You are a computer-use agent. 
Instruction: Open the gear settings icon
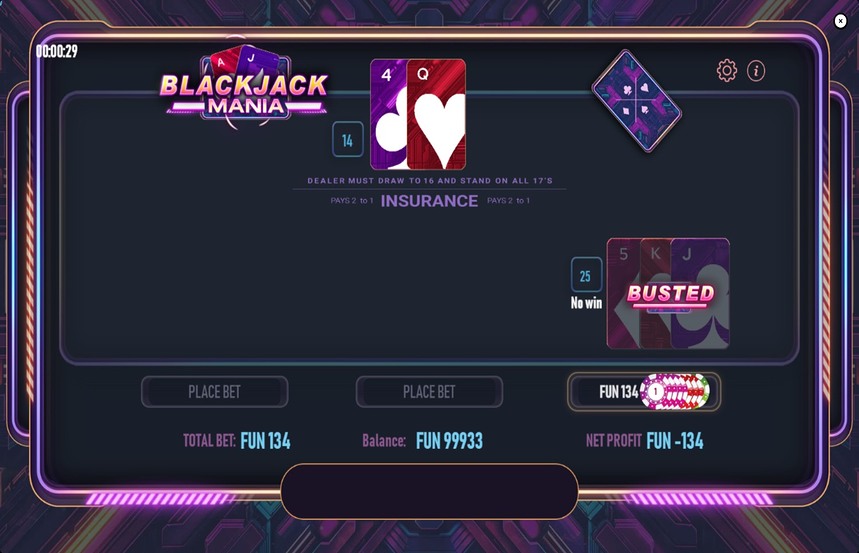click(727, 70)
